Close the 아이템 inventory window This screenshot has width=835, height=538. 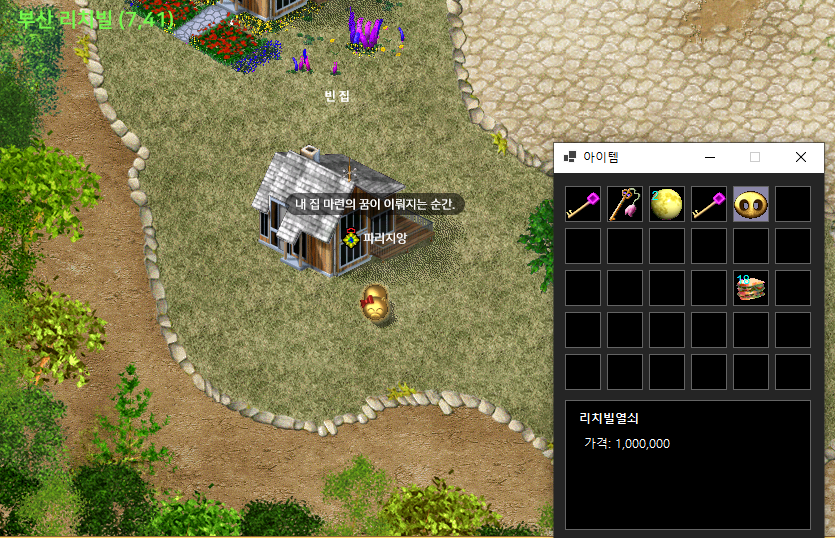coord(800,157)
